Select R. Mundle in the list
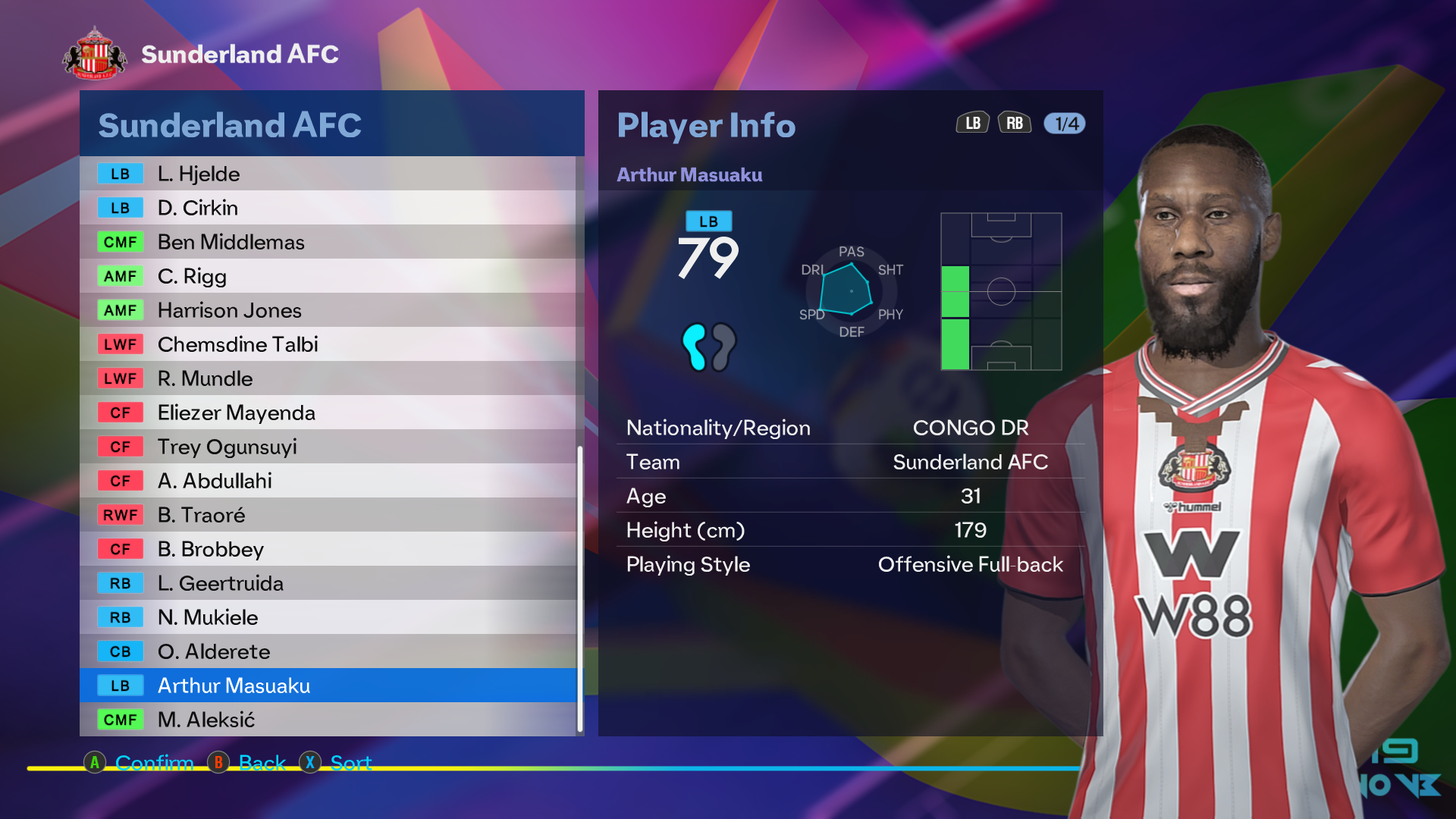Screen dimensions: 1456x819 tap(328, 378)
